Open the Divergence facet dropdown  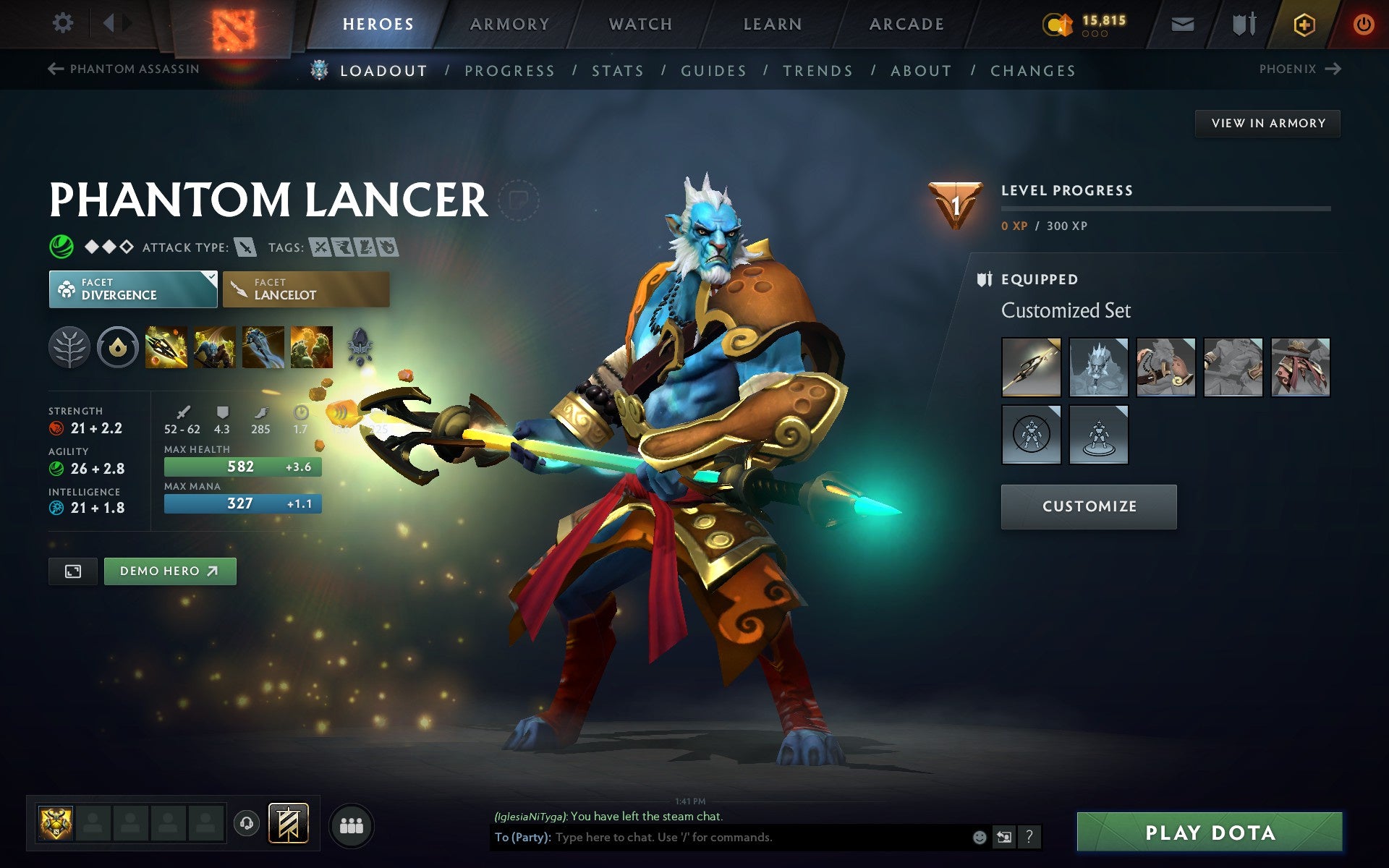pos(133,289)
